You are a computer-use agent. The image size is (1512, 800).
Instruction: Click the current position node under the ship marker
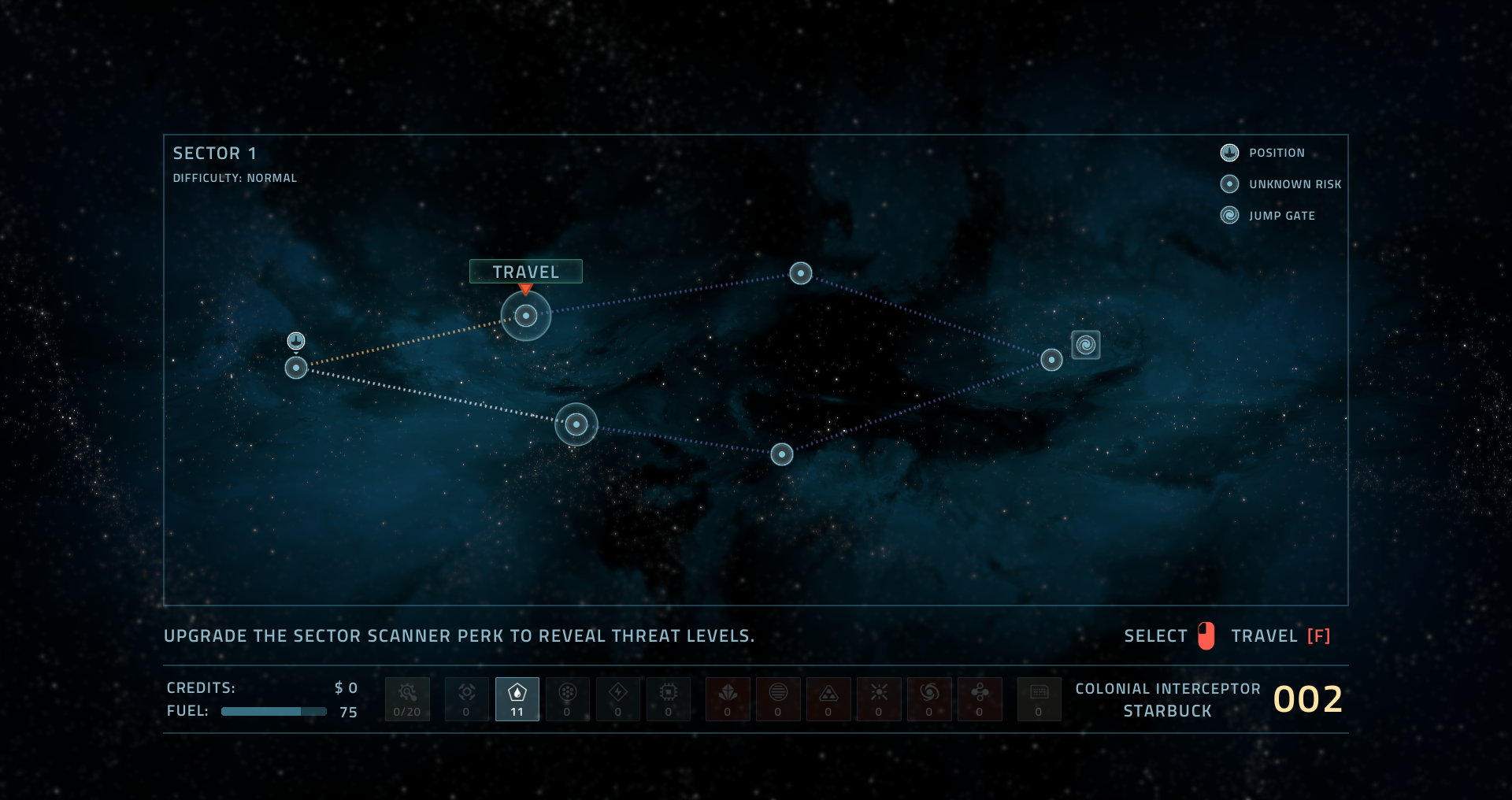click(x=296, y=368)
